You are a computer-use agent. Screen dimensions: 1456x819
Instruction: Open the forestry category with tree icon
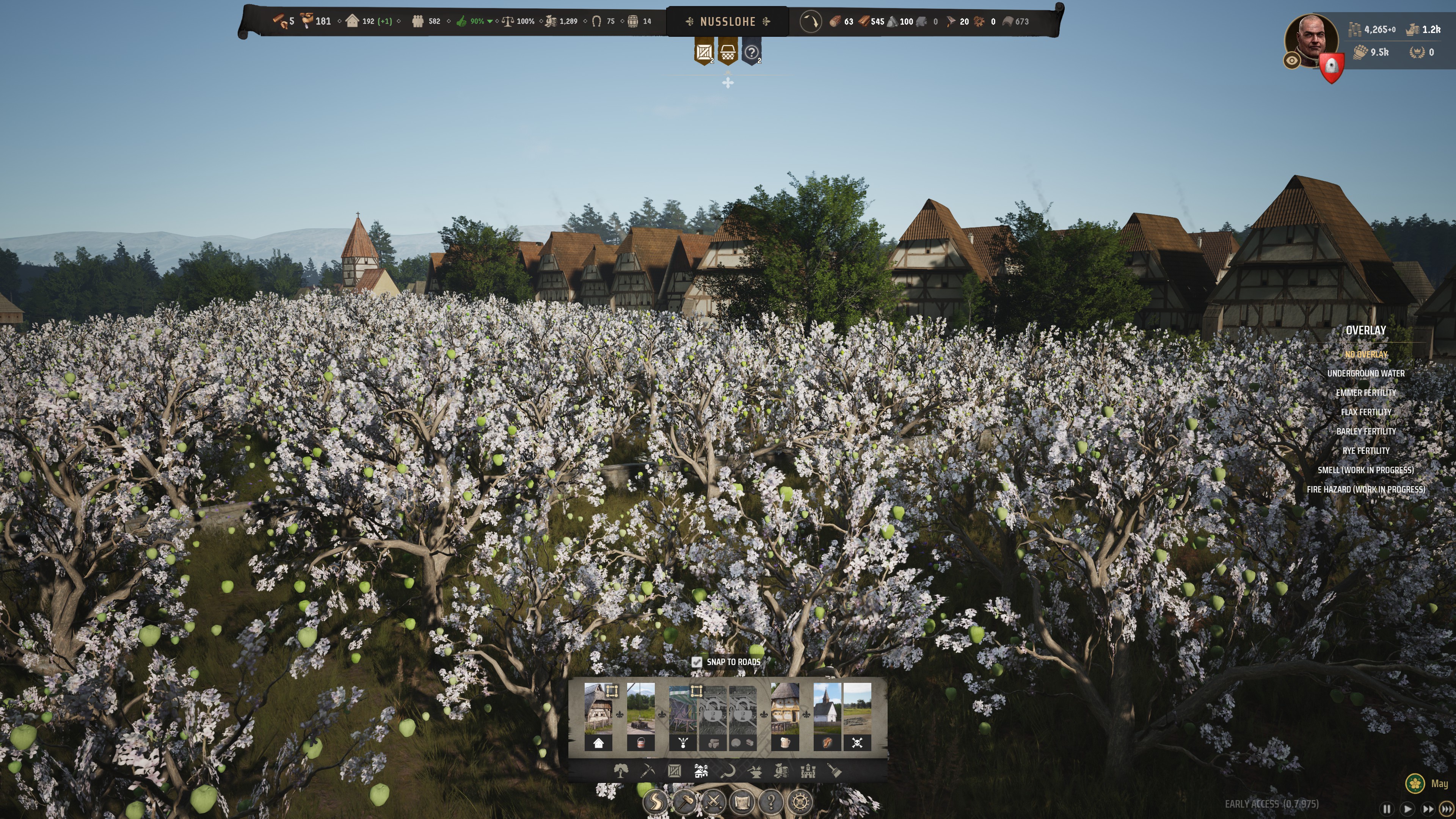click(x=621, y=770)
